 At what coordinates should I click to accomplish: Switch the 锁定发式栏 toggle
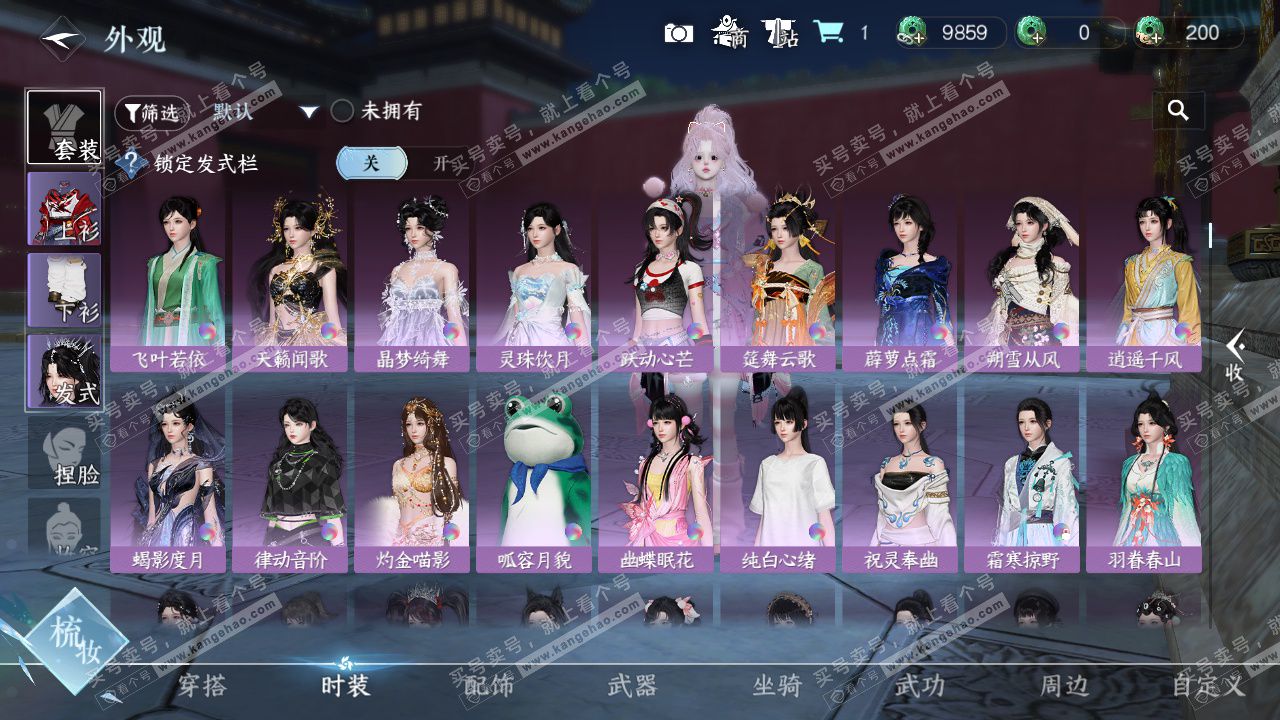click(x=400, y=163)
